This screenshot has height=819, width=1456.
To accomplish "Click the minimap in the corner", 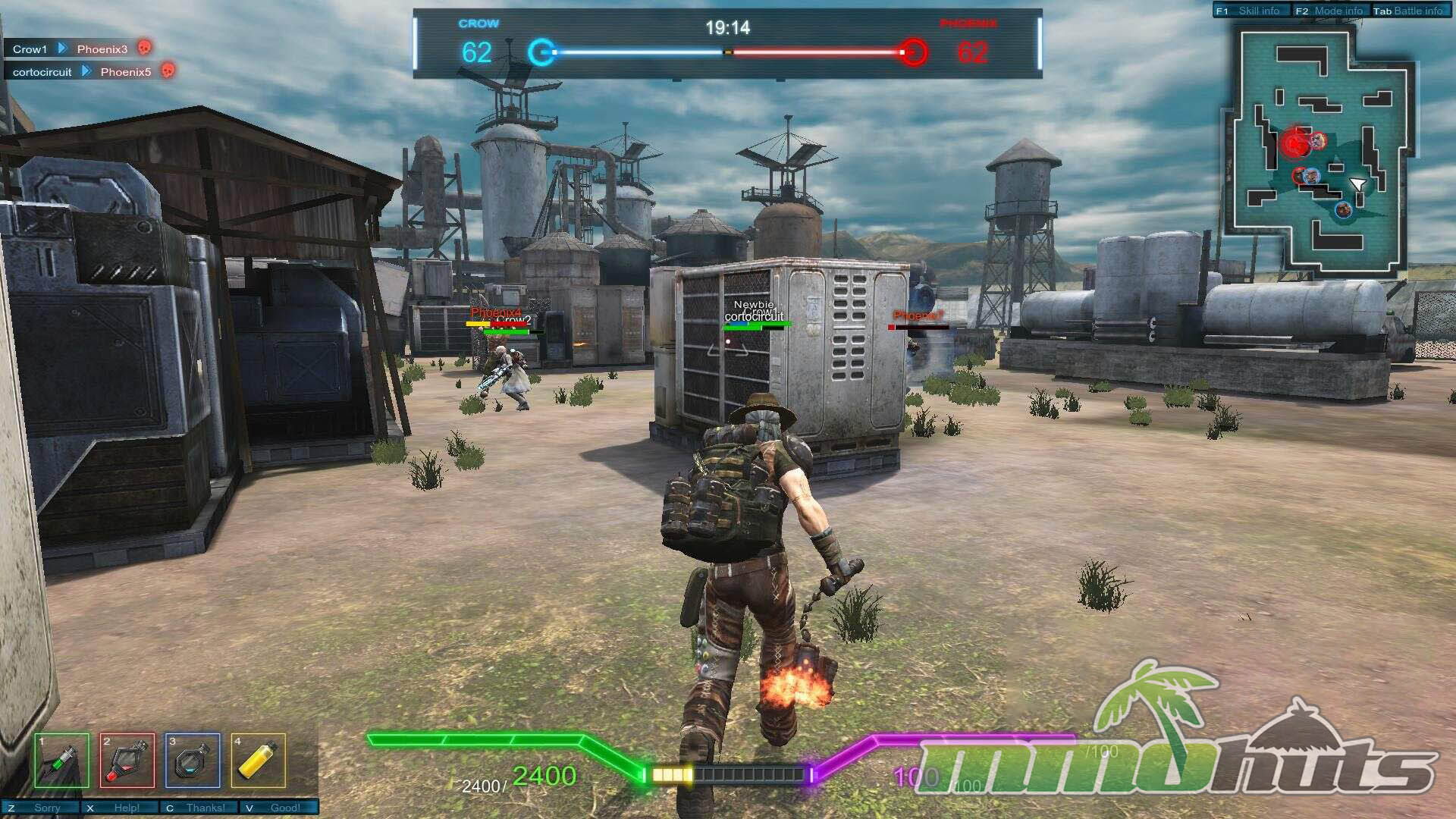I will tap(1318, 152).
